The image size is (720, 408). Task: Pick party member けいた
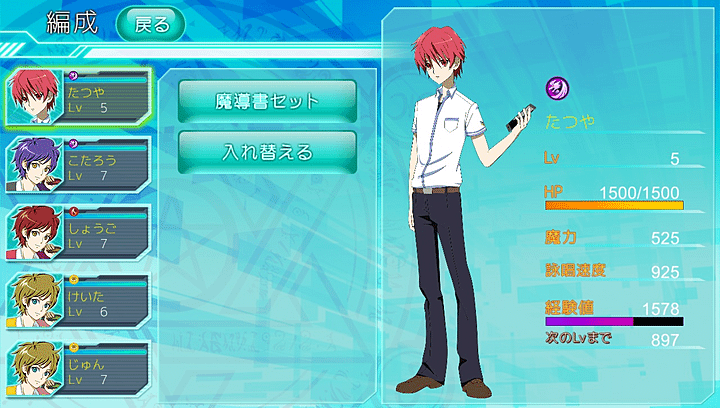pyautogui.click(x=78, y=299)
